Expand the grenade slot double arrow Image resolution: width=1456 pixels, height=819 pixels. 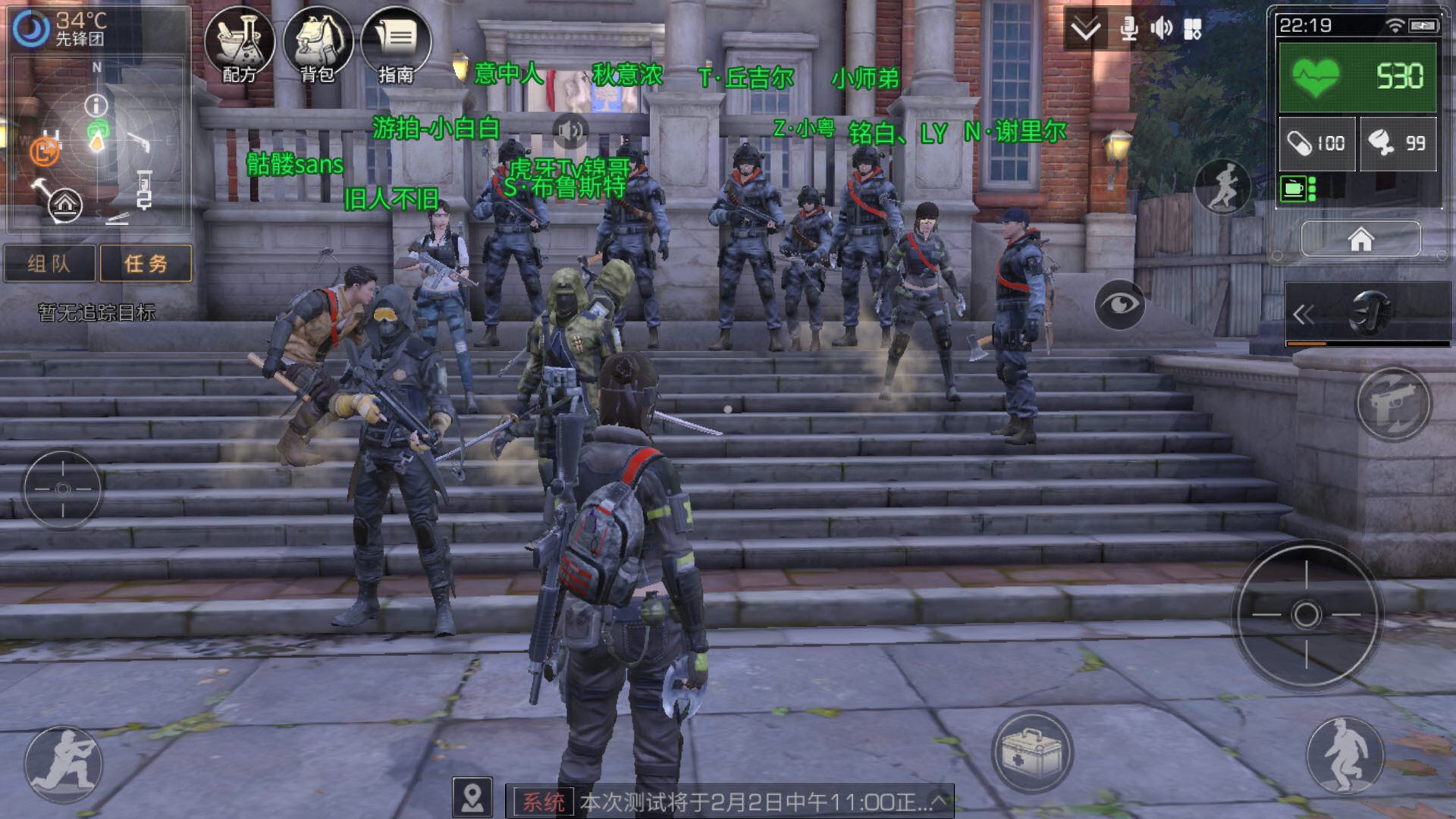1304,314
